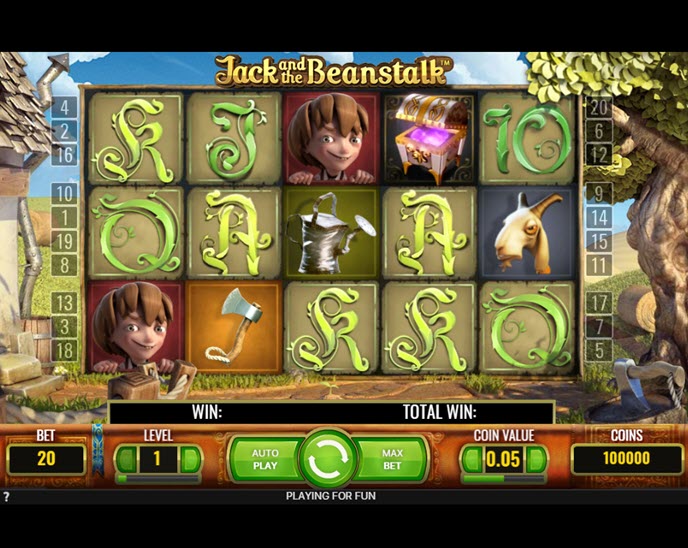Increase the bet level
Viewport: 688px width, 548px height.
point(190,460)
